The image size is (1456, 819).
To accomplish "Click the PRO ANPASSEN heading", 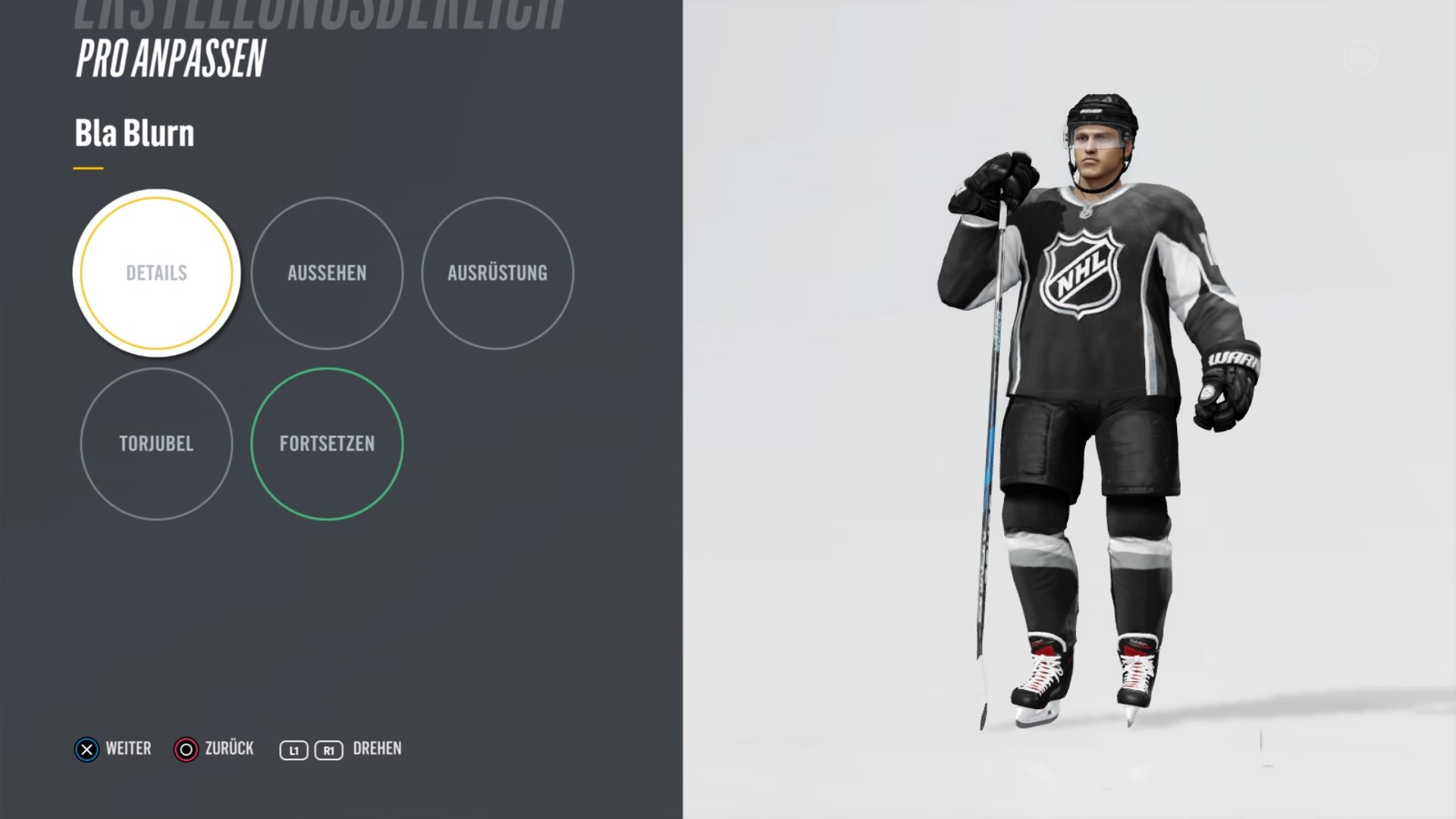I will pyautogui.click(x=170, y=58).
